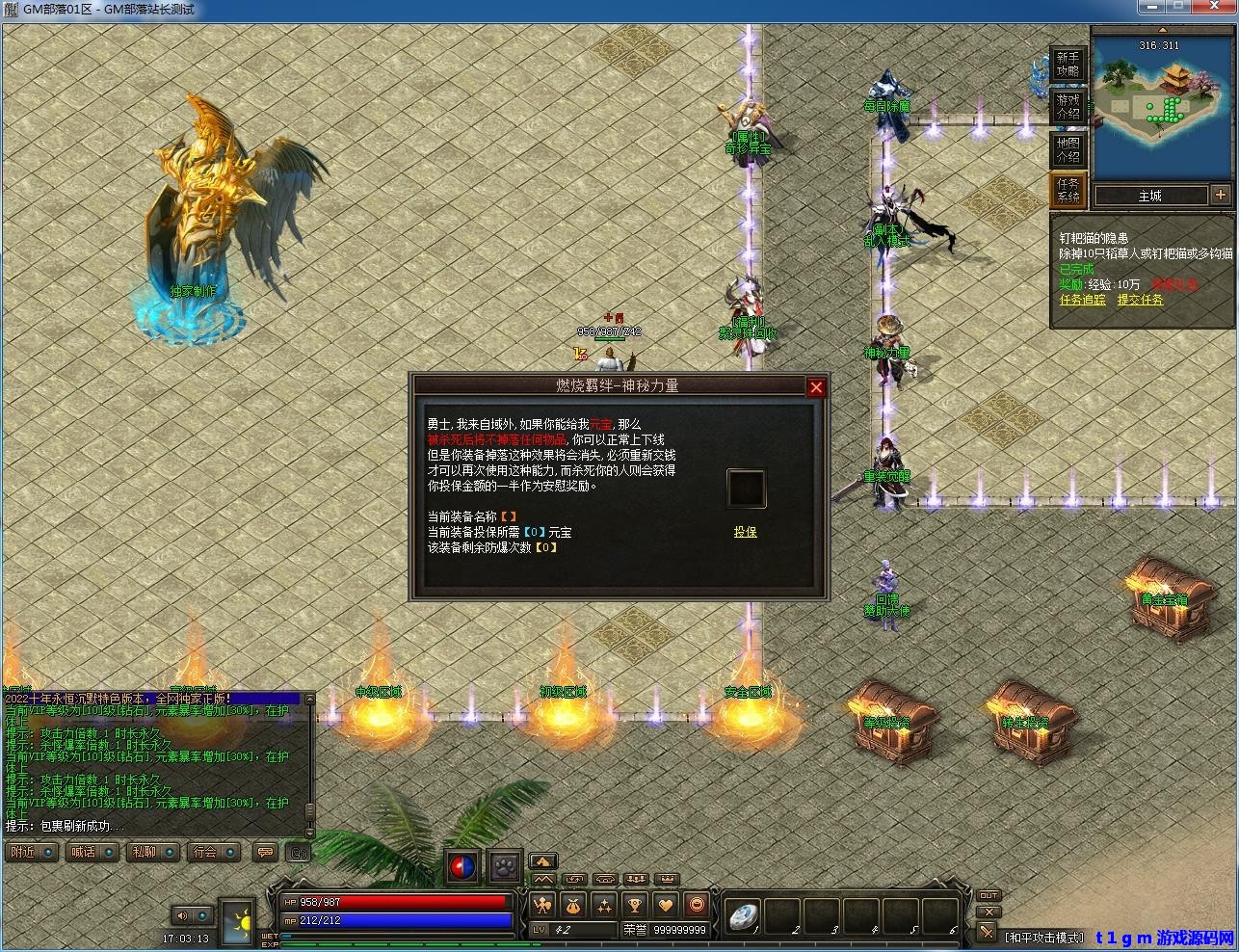The width and height of the screenshot is (1239, 952).
Task: Expand the minimap with the plus button
Action: pyautogui.click(x=1221, y=195)
